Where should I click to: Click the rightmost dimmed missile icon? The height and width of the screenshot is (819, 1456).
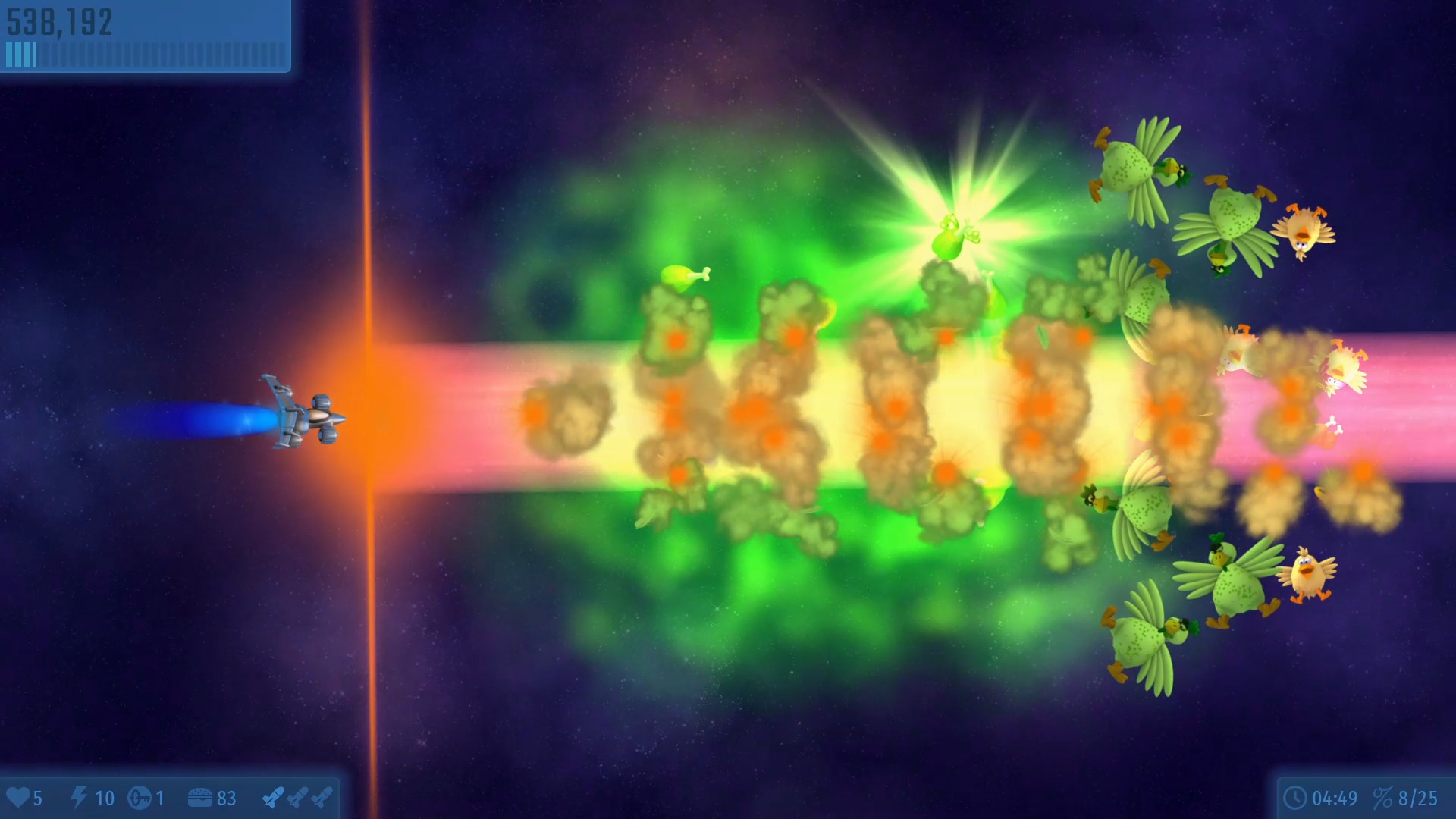[x=322, y=798]
